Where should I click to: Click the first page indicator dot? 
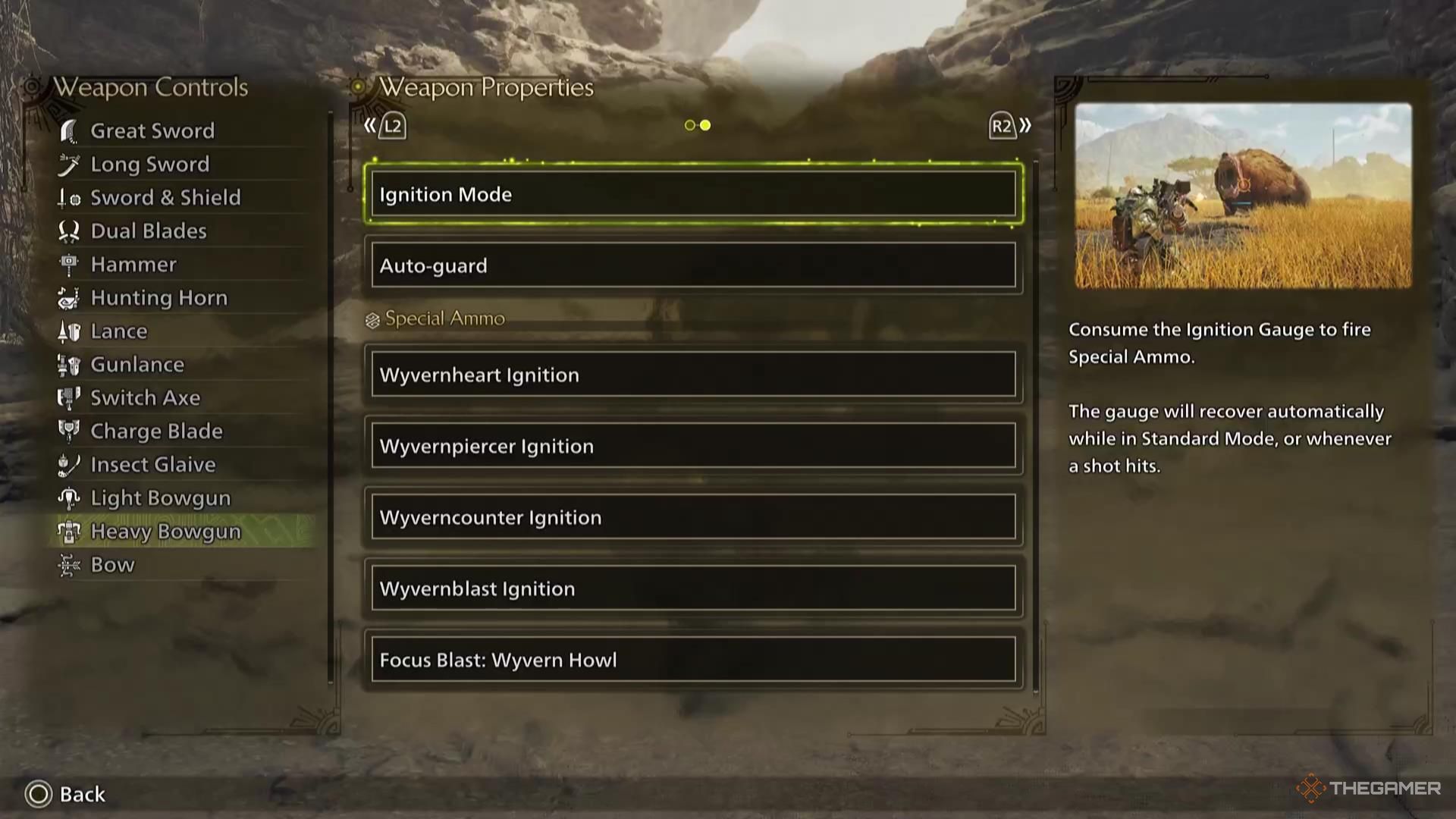(x=689, y=124)
